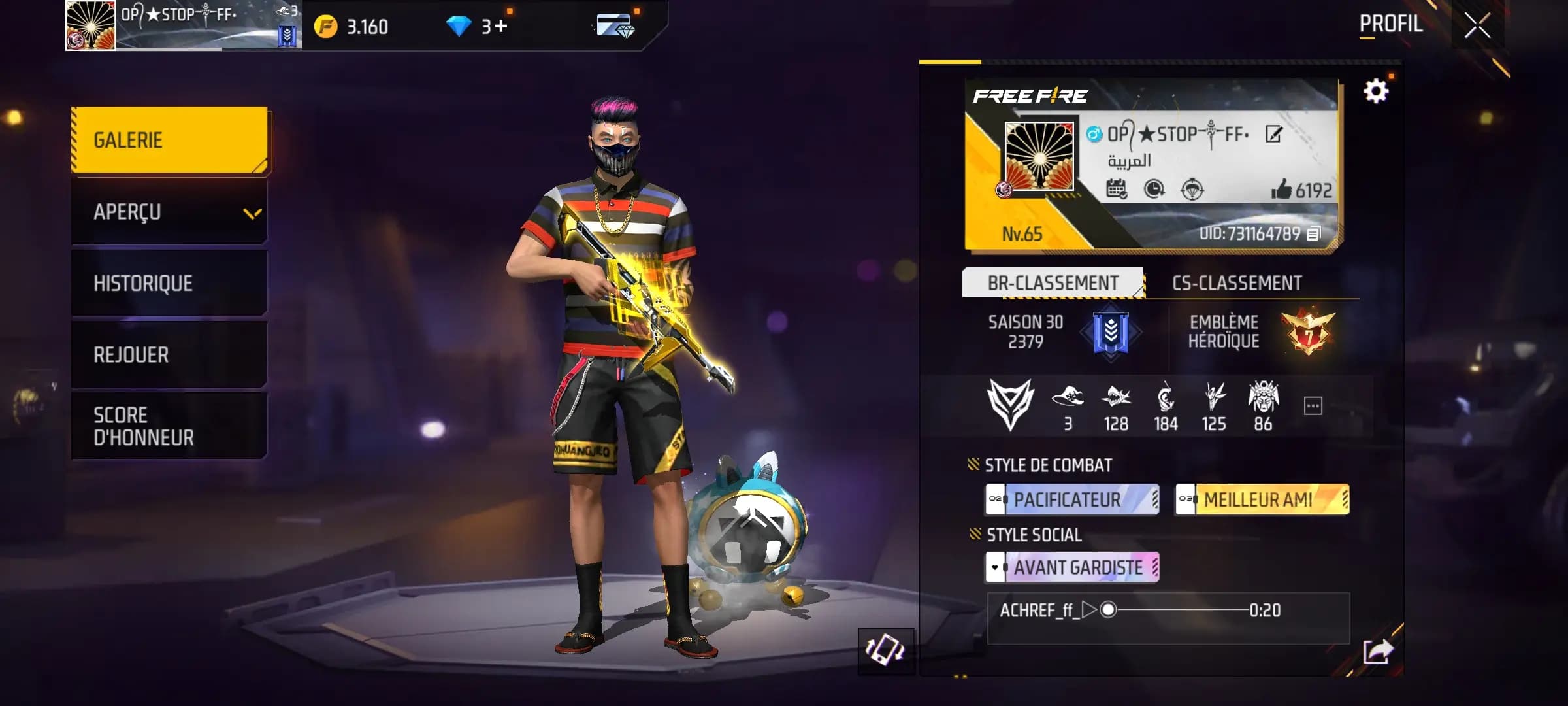Open profile settings gear icon
The height and width of the screenshot is (706, 1568).
pos(1375,91)
